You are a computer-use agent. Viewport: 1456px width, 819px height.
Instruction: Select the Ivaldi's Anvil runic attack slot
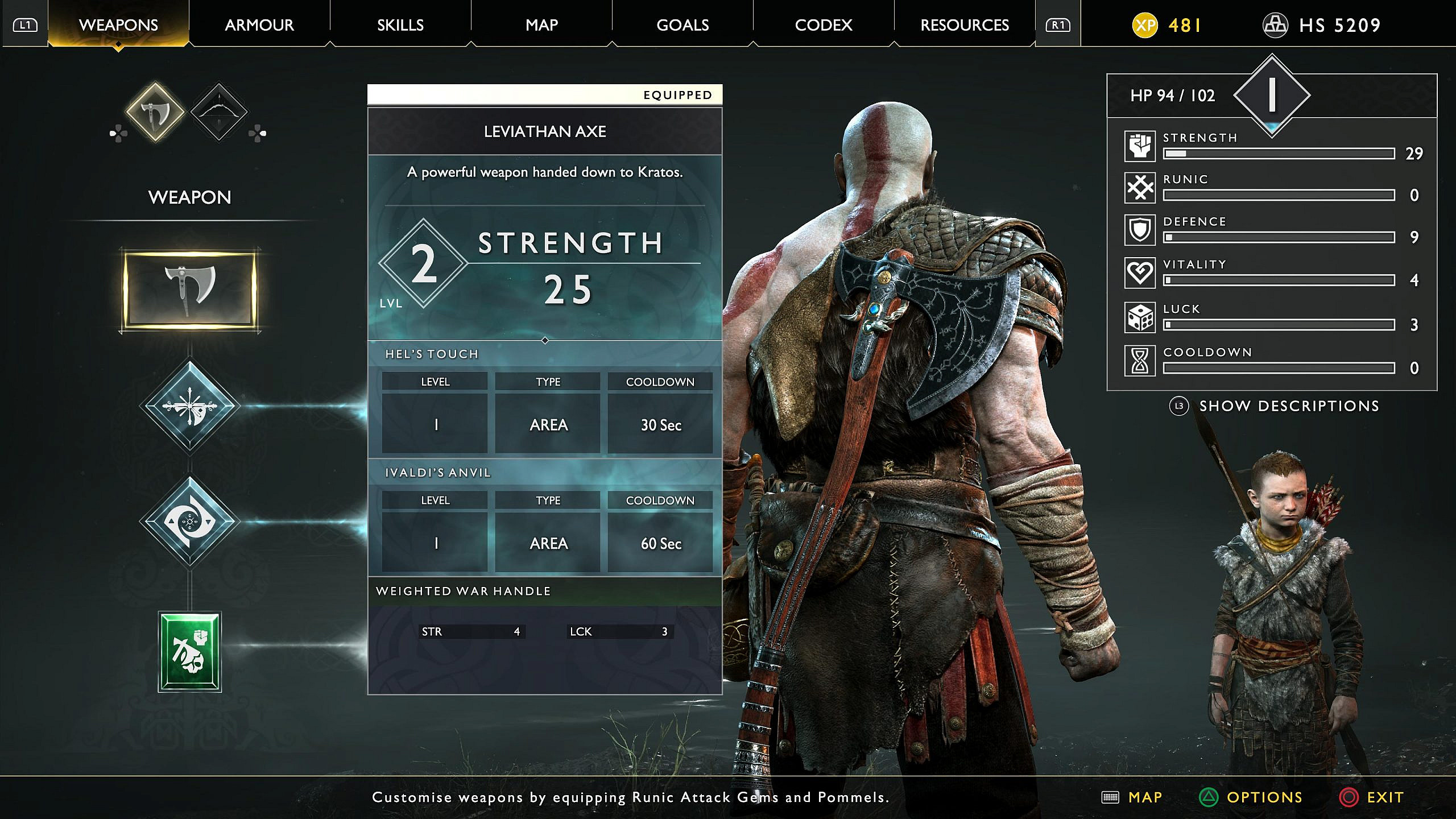click(189, 522)
